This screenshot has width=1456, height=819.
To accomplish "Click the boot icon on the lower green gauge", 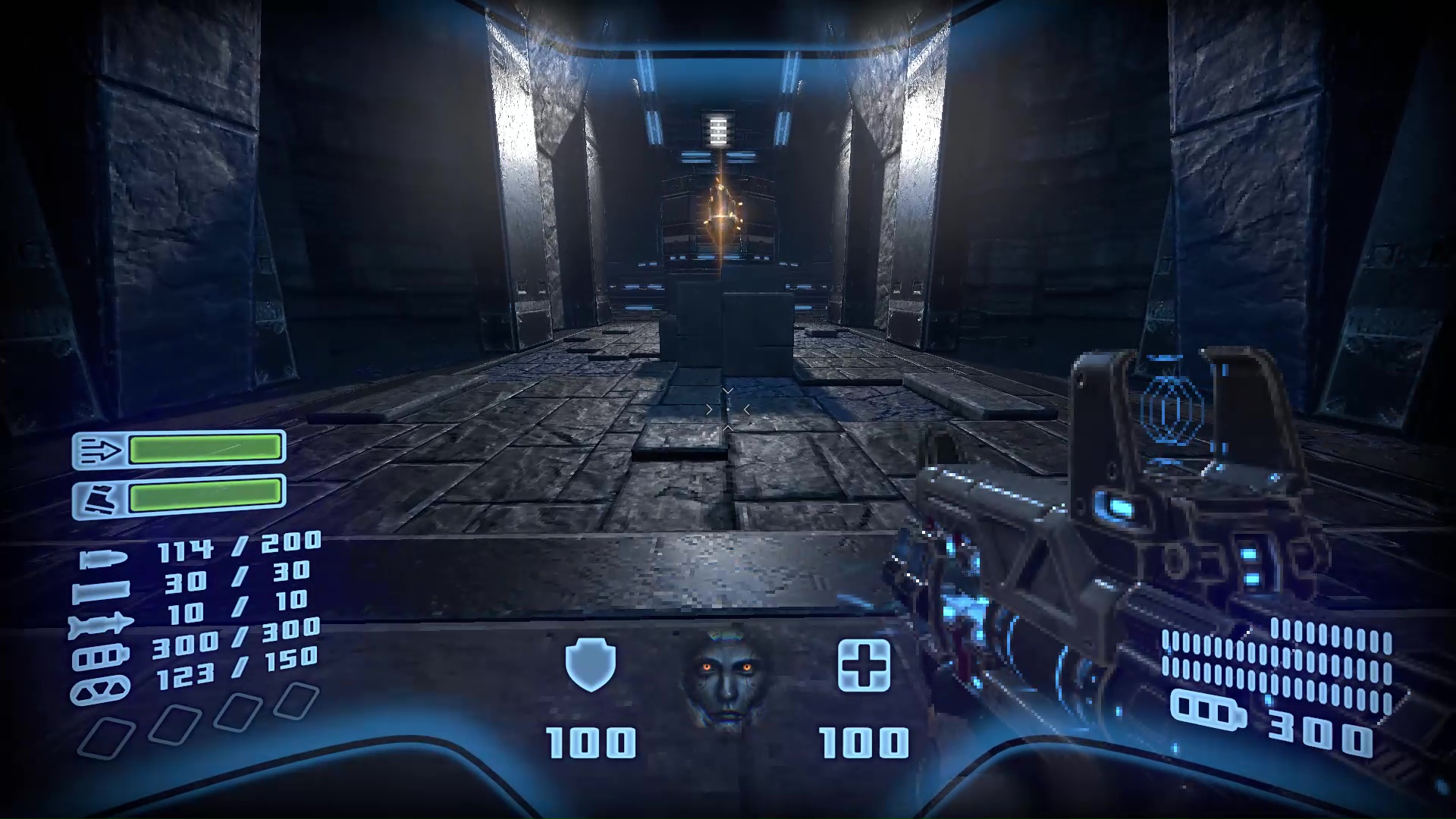I will (x=100, y=497).
